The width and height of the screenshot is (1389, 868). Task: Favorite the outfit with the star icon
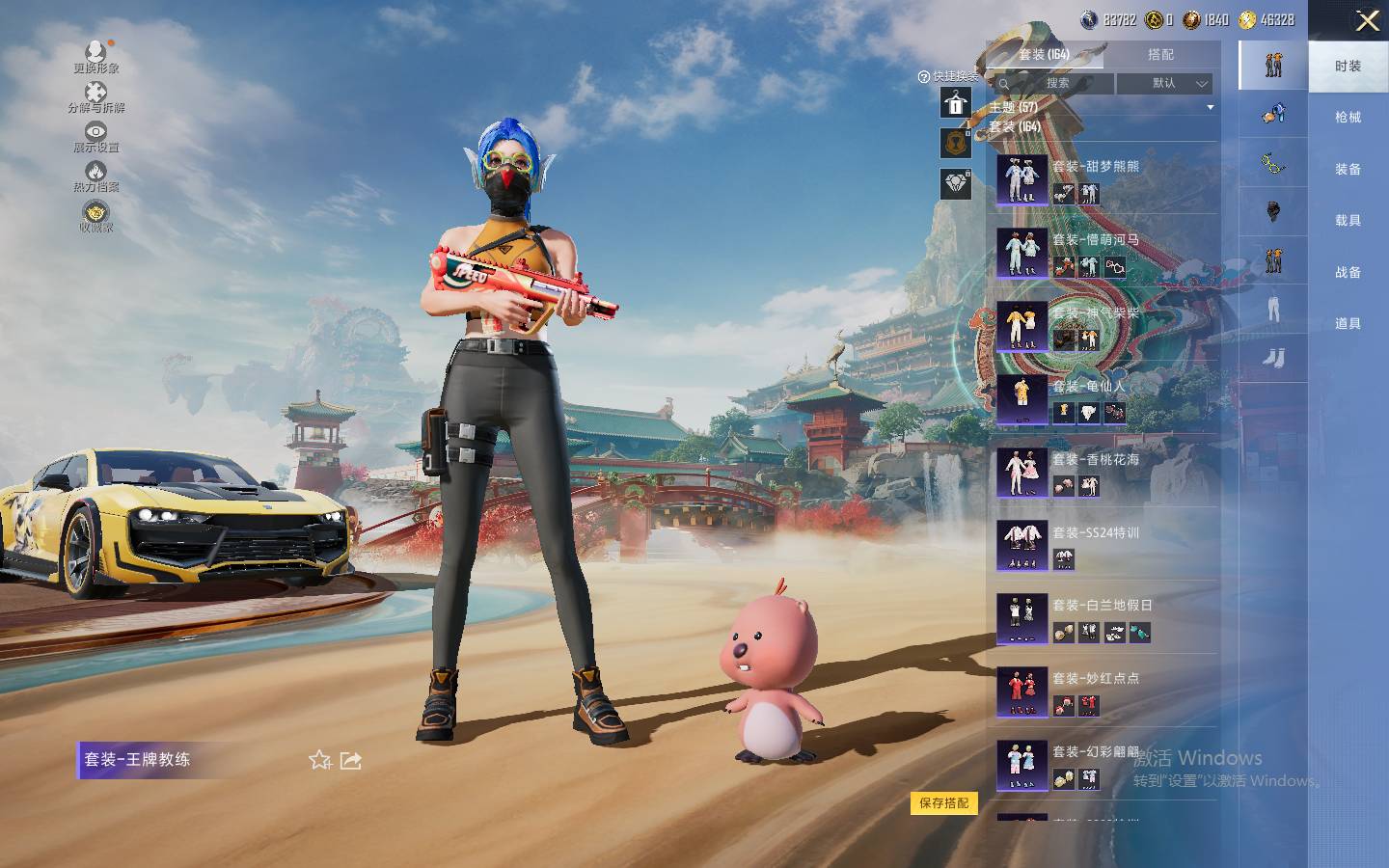[x=319, y=761]
